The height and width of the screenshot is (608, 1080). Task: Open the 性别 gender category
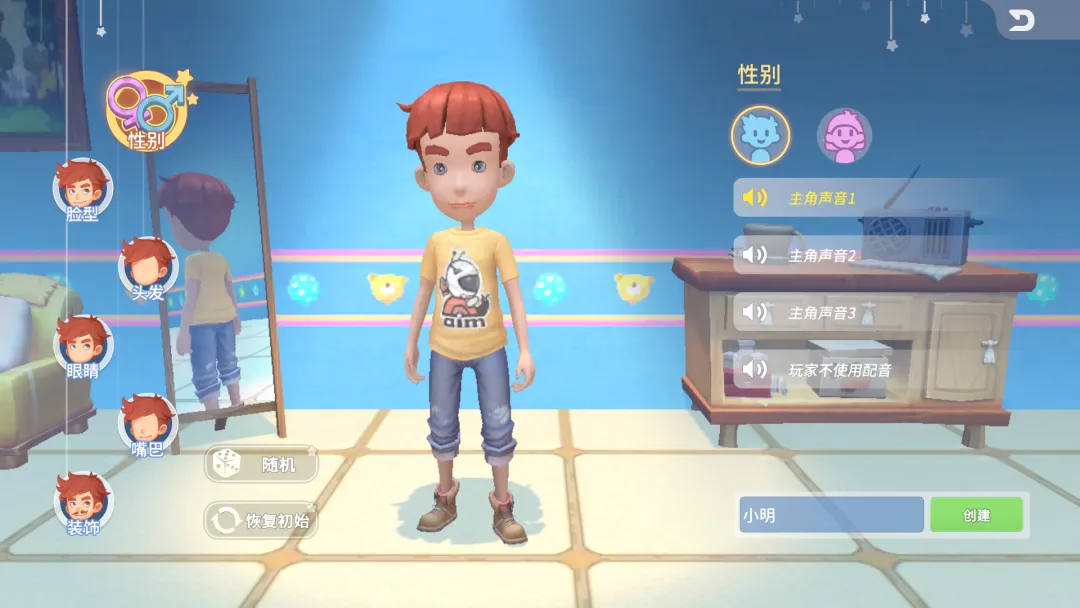pyautogui.click(x=146, y=109)
